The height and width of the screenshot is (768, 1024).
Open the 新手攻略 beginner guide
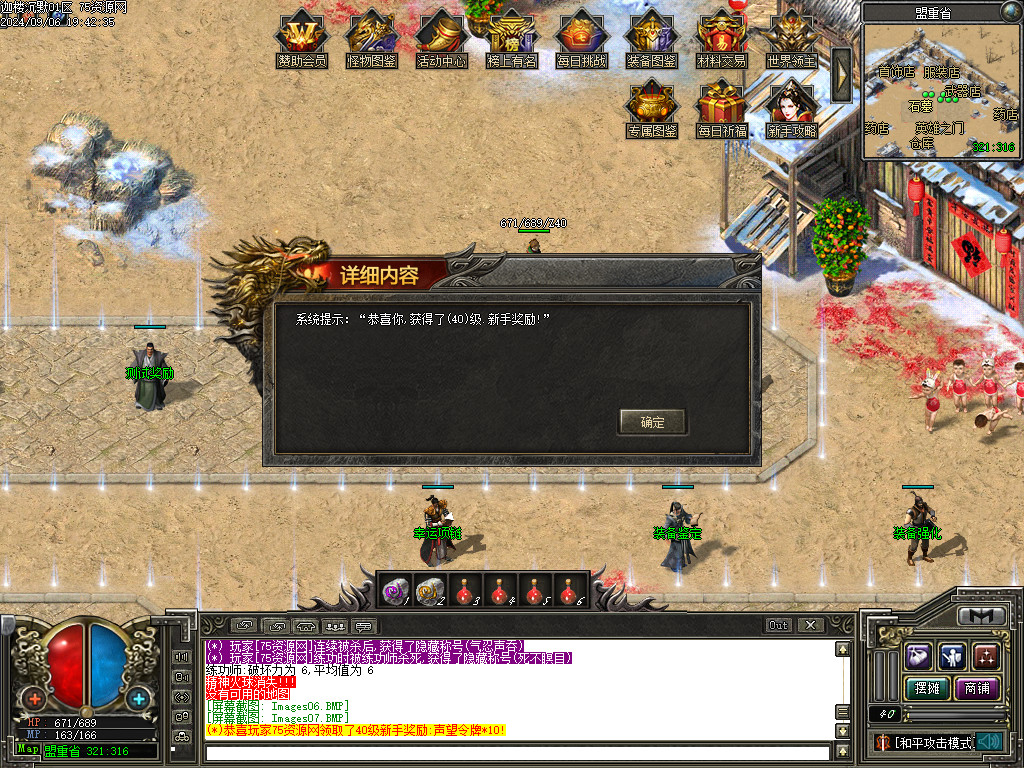click(792, 108)
